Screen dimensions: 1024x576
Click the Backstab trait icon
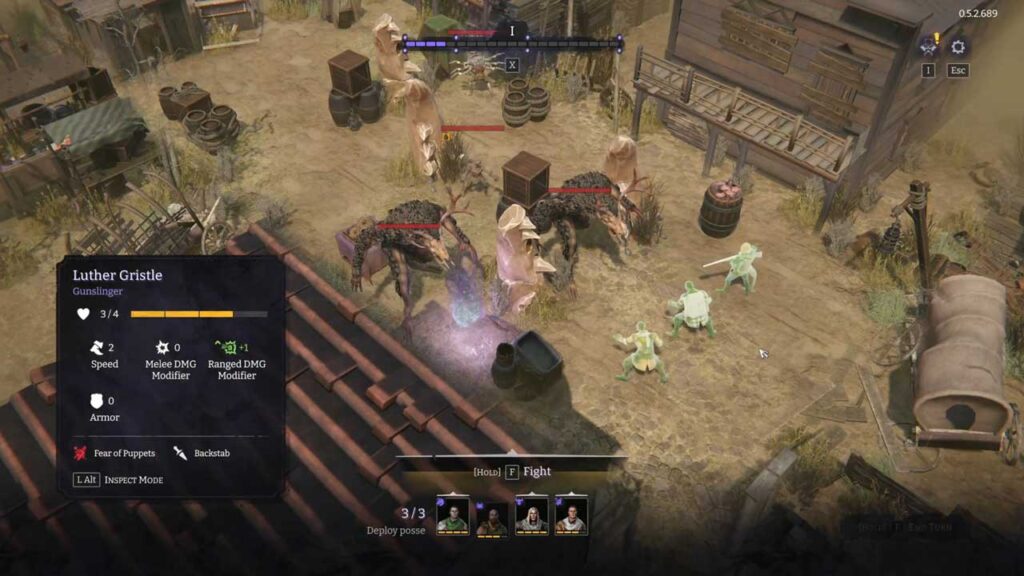181,453
